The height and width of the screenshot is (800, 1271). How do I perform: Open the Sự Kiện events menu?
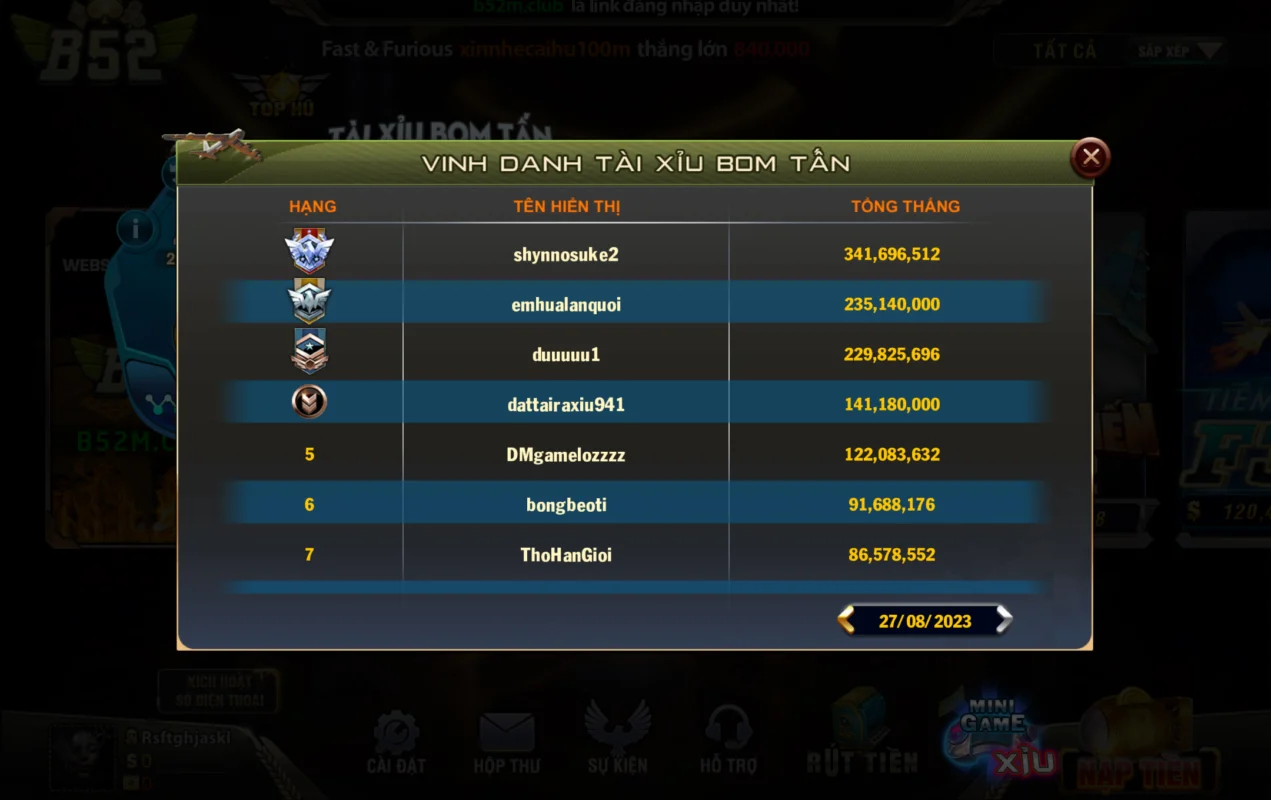pyautogui.click(x=617, y=743)
